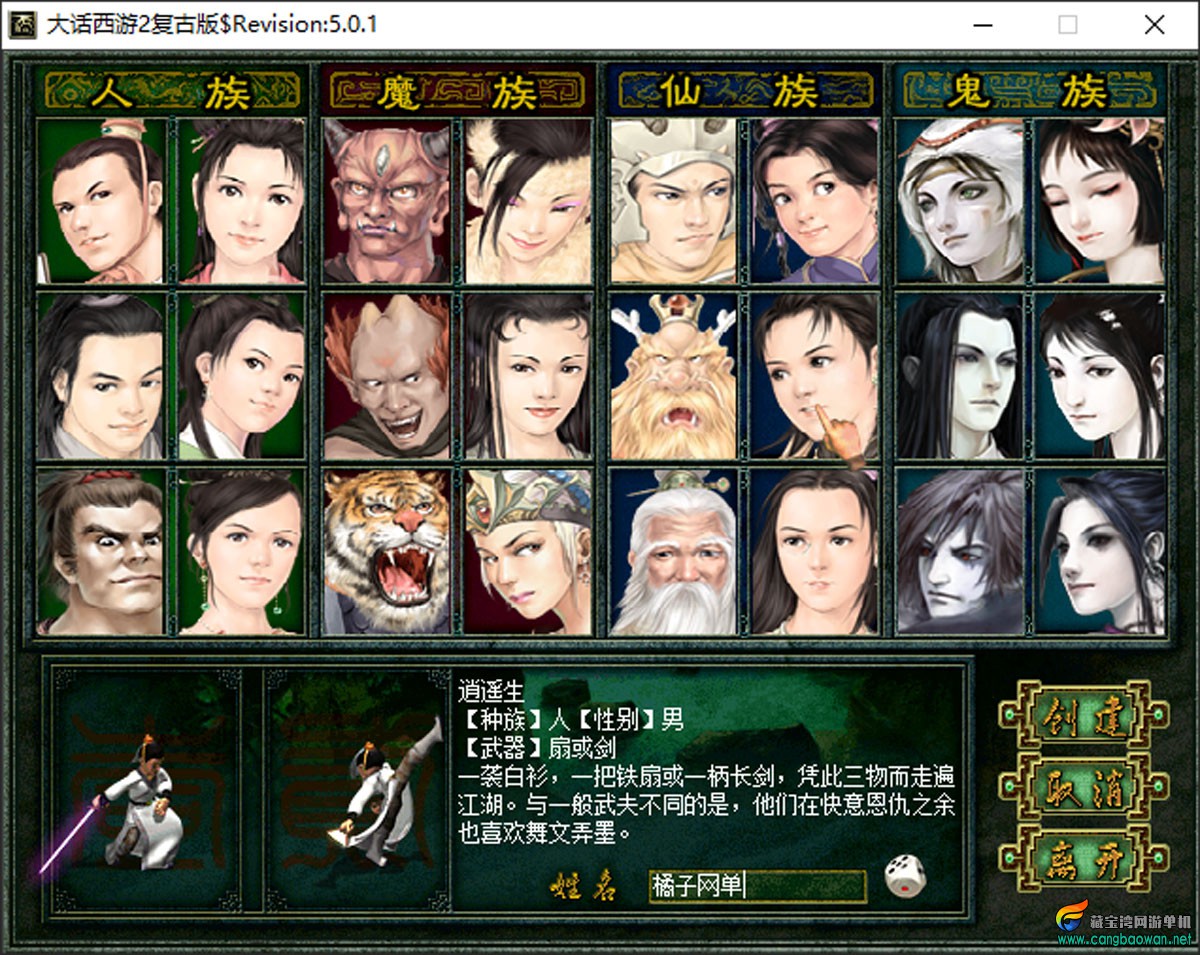Roll the dice for a random name
The image size is (1200, 955).
[x=905, y=874]
